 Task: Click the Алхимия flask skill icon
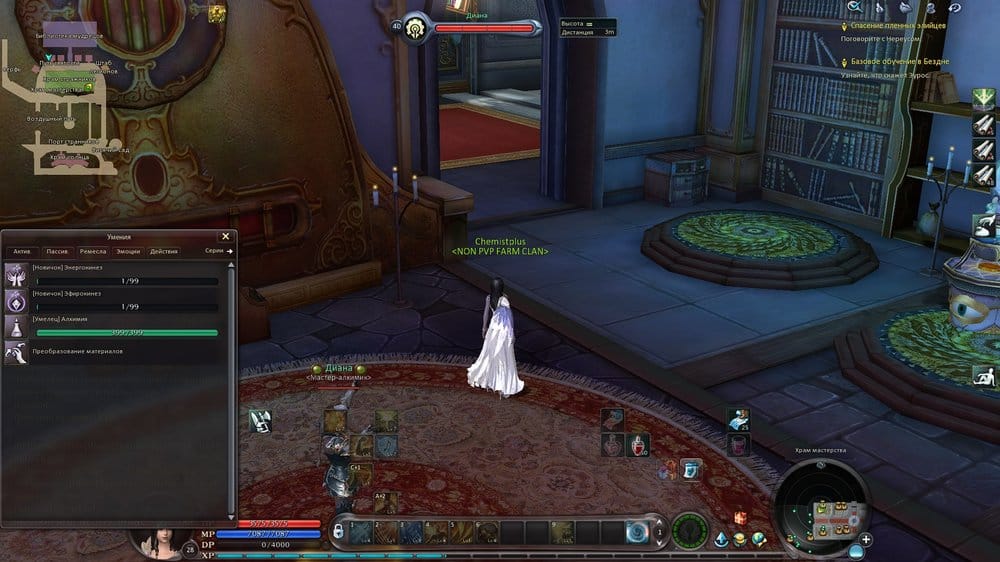[x=17, y=327]
